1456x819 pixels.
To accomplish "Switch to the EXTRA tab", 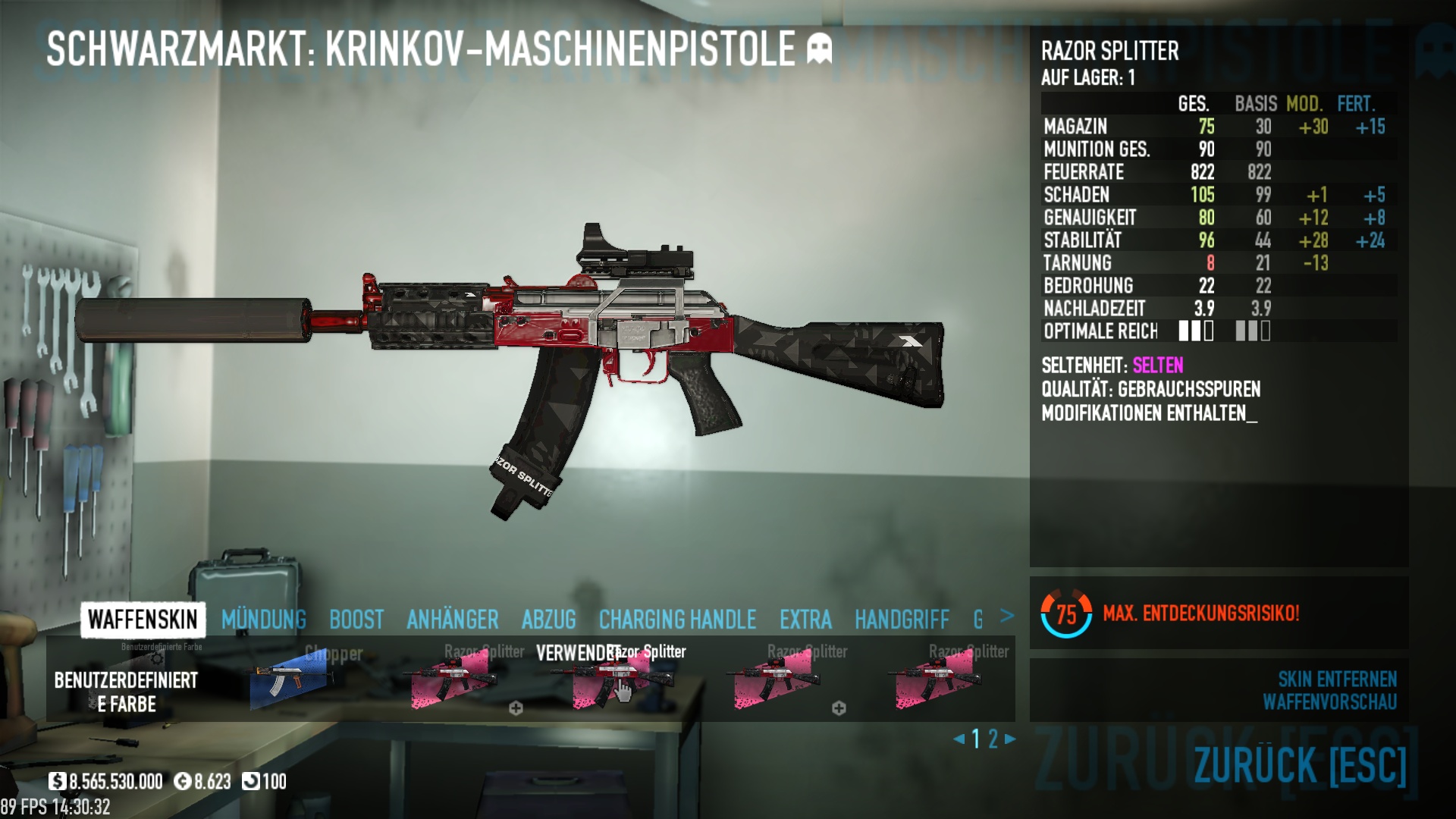I will tap(805, 620).
